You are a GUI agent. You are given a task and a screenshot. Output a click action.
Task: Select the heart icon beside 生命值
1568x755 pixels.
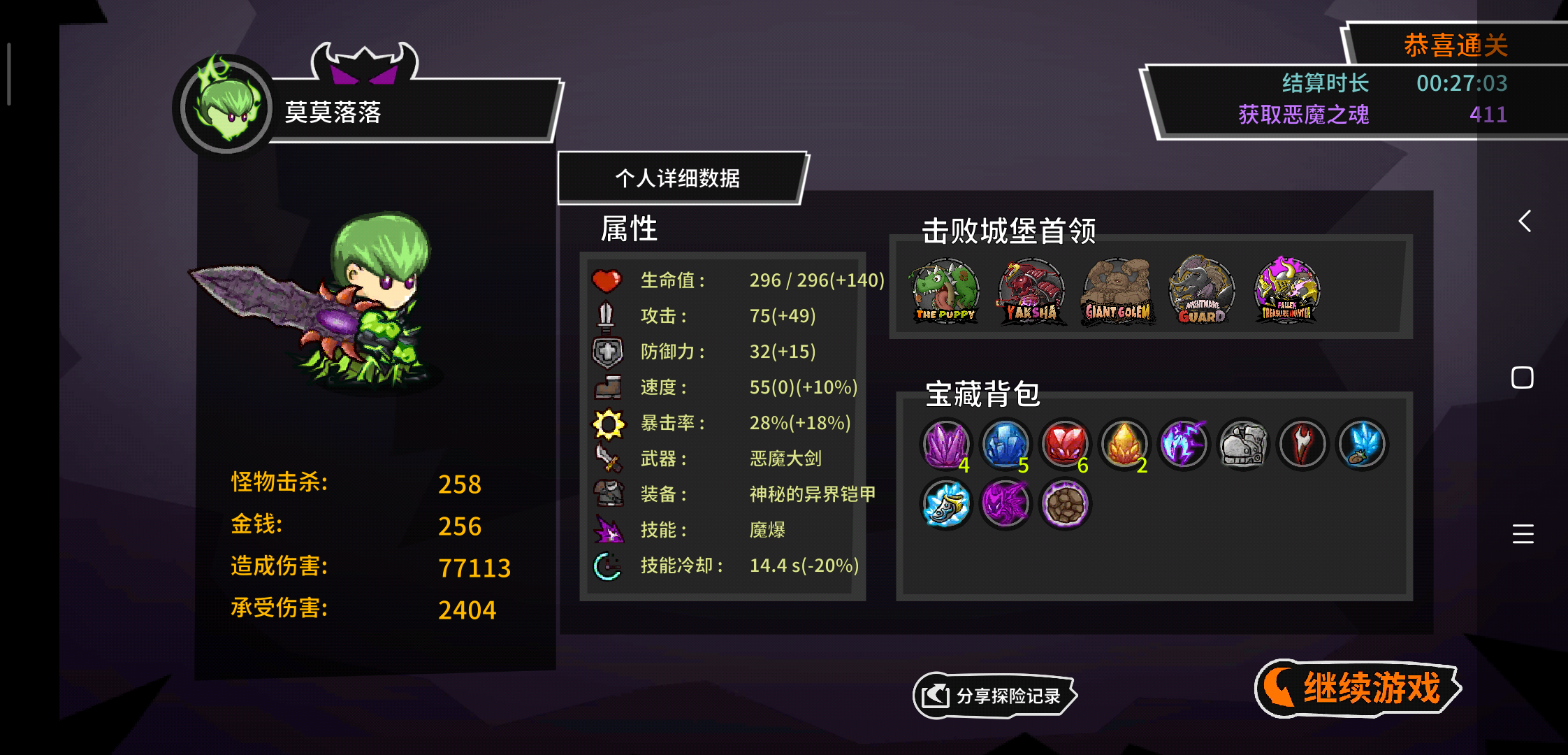(607, 279)
